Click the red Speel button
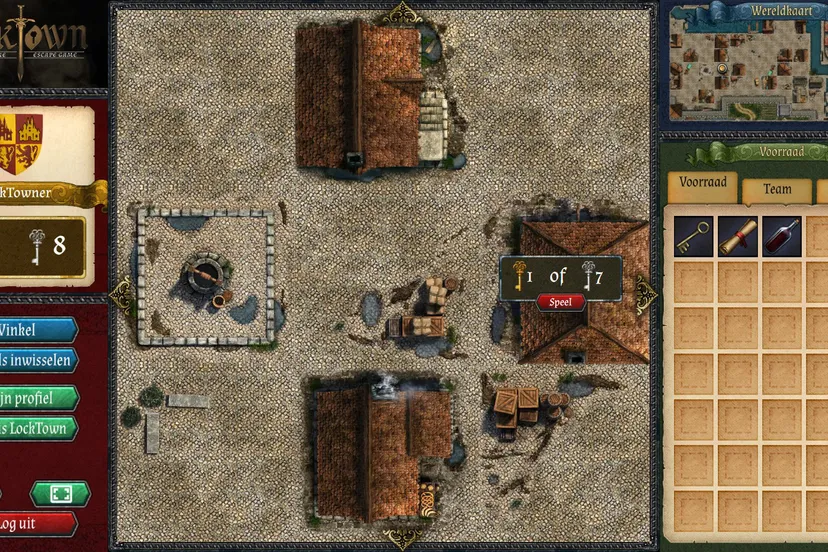 [x=561, y=302]
